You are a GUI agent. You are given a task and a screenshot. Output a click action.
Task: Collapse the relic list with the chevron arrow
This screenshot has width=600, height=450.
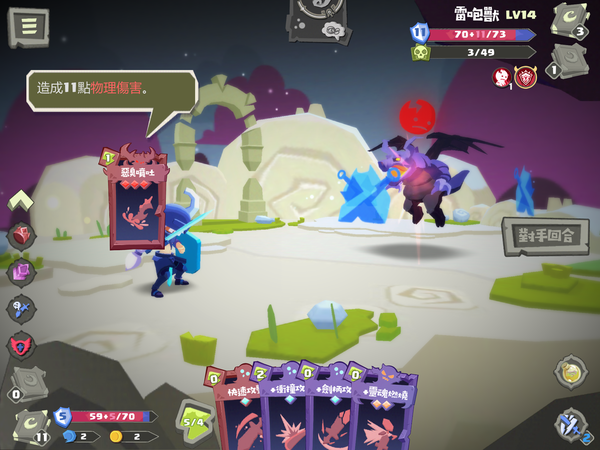22,200
